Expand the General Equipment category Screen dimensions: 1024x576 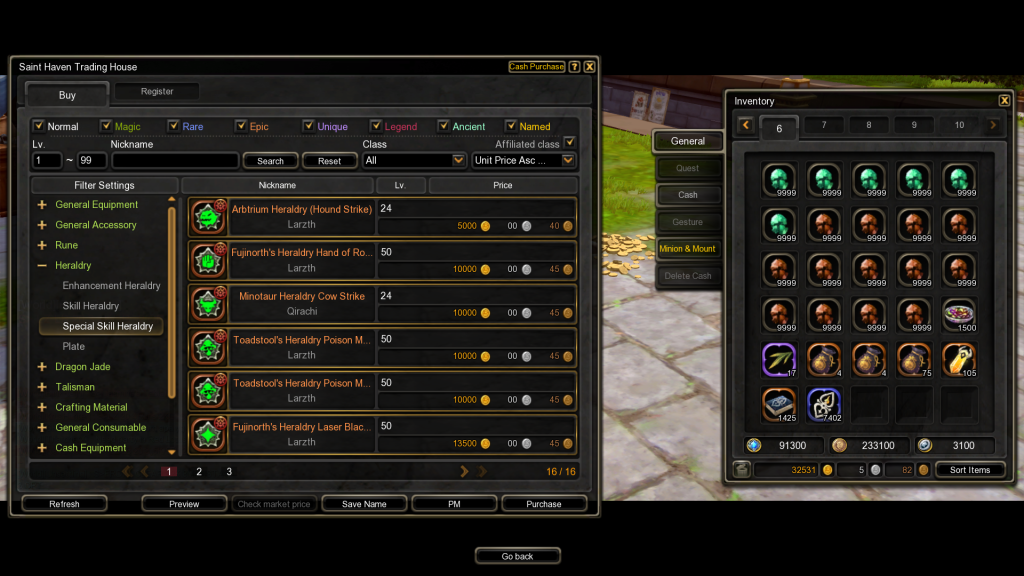click(96, 205)
